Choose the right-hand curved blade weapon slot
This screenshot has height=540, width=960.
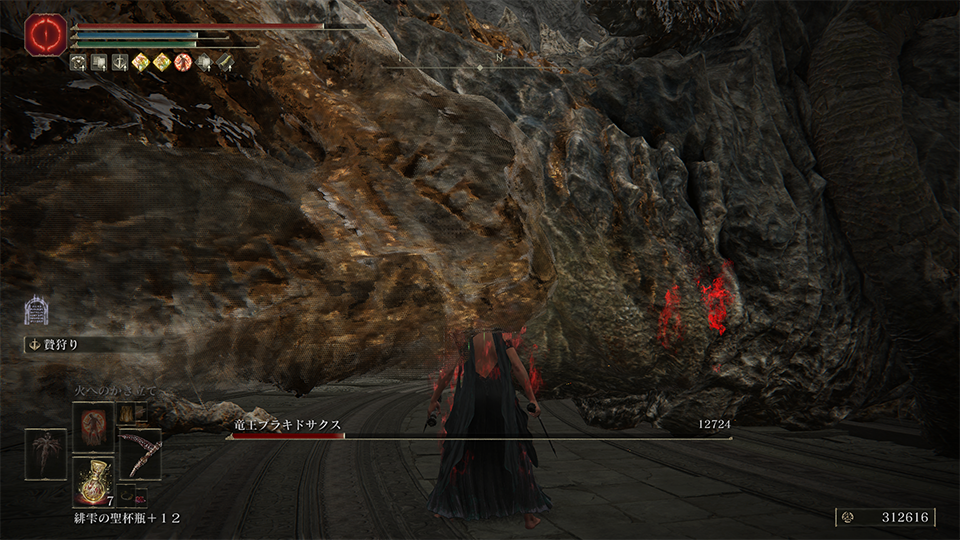pyautogui.click(x=140, y=454)
